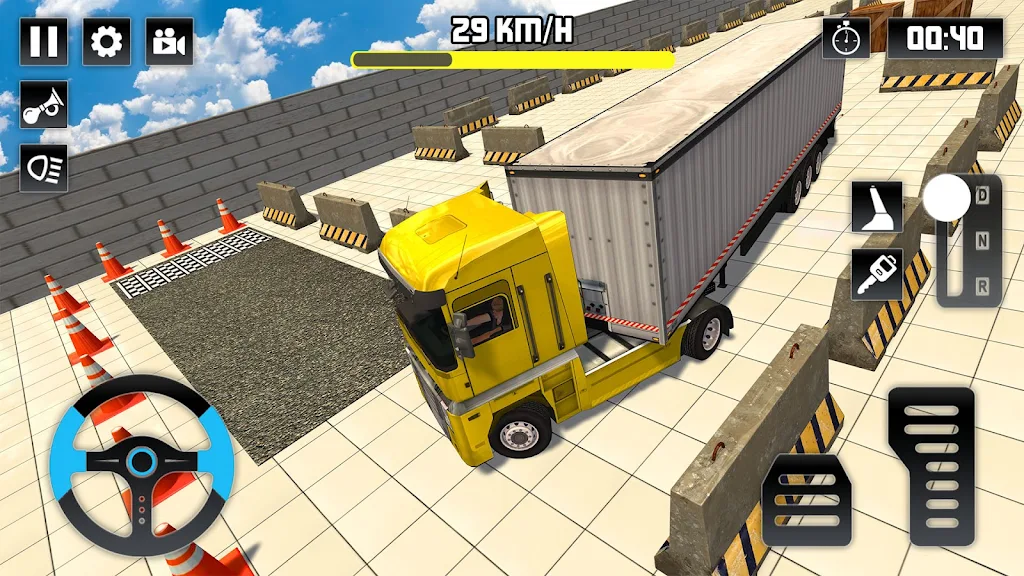This screenshot has height=576, width=1024.
Task: Click the stopwatch icon beside the timer
Action: click(x=846, y=39)
